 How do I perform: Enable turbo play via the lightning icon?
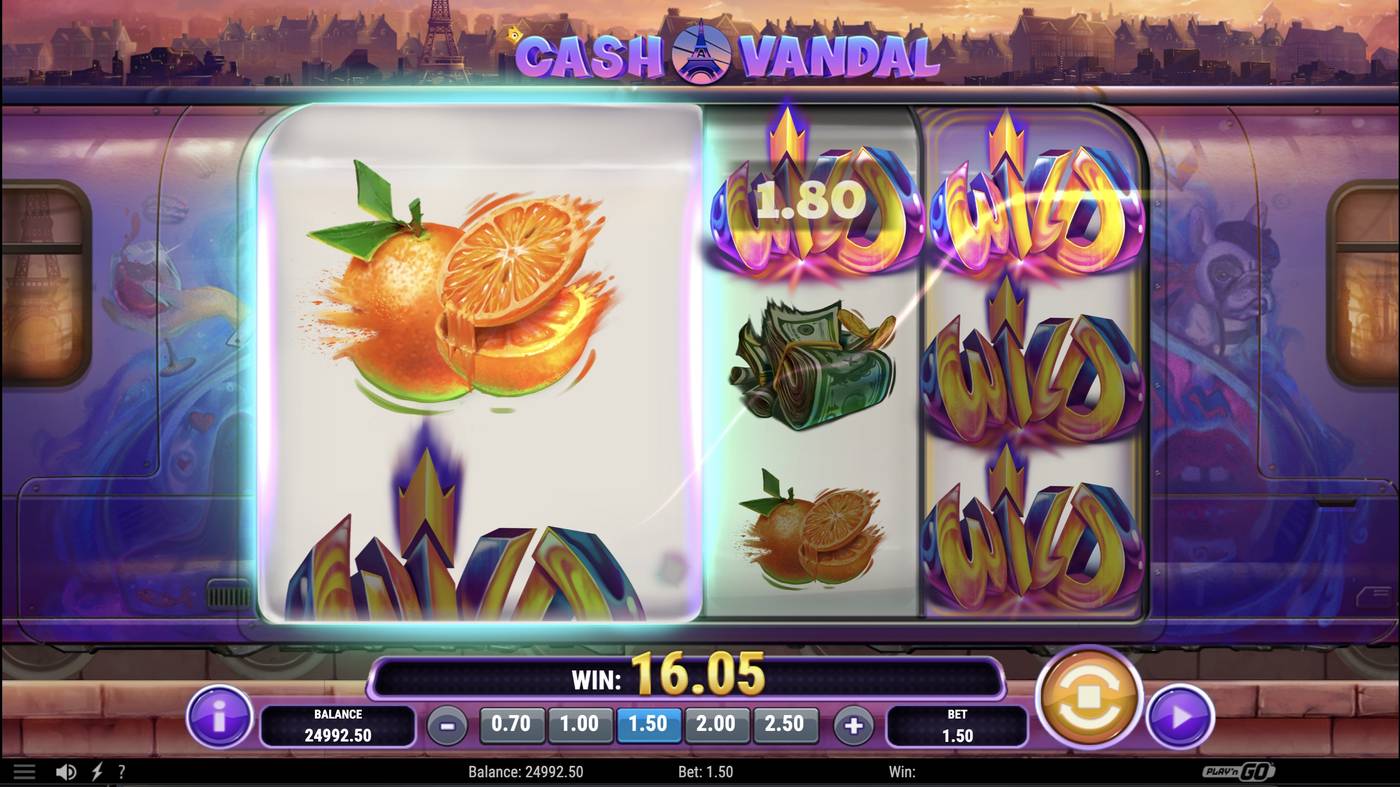(95, 771)
